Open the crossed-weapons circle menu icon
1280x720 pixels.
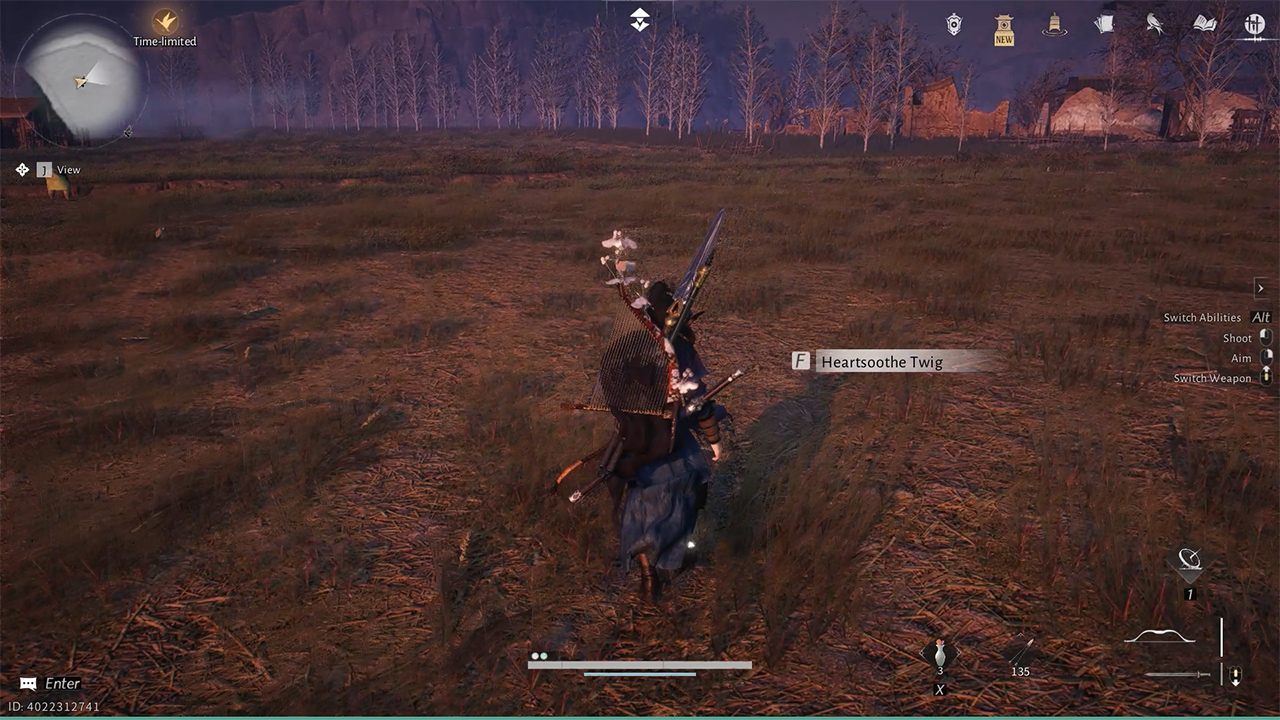(x=1254, y=24)
